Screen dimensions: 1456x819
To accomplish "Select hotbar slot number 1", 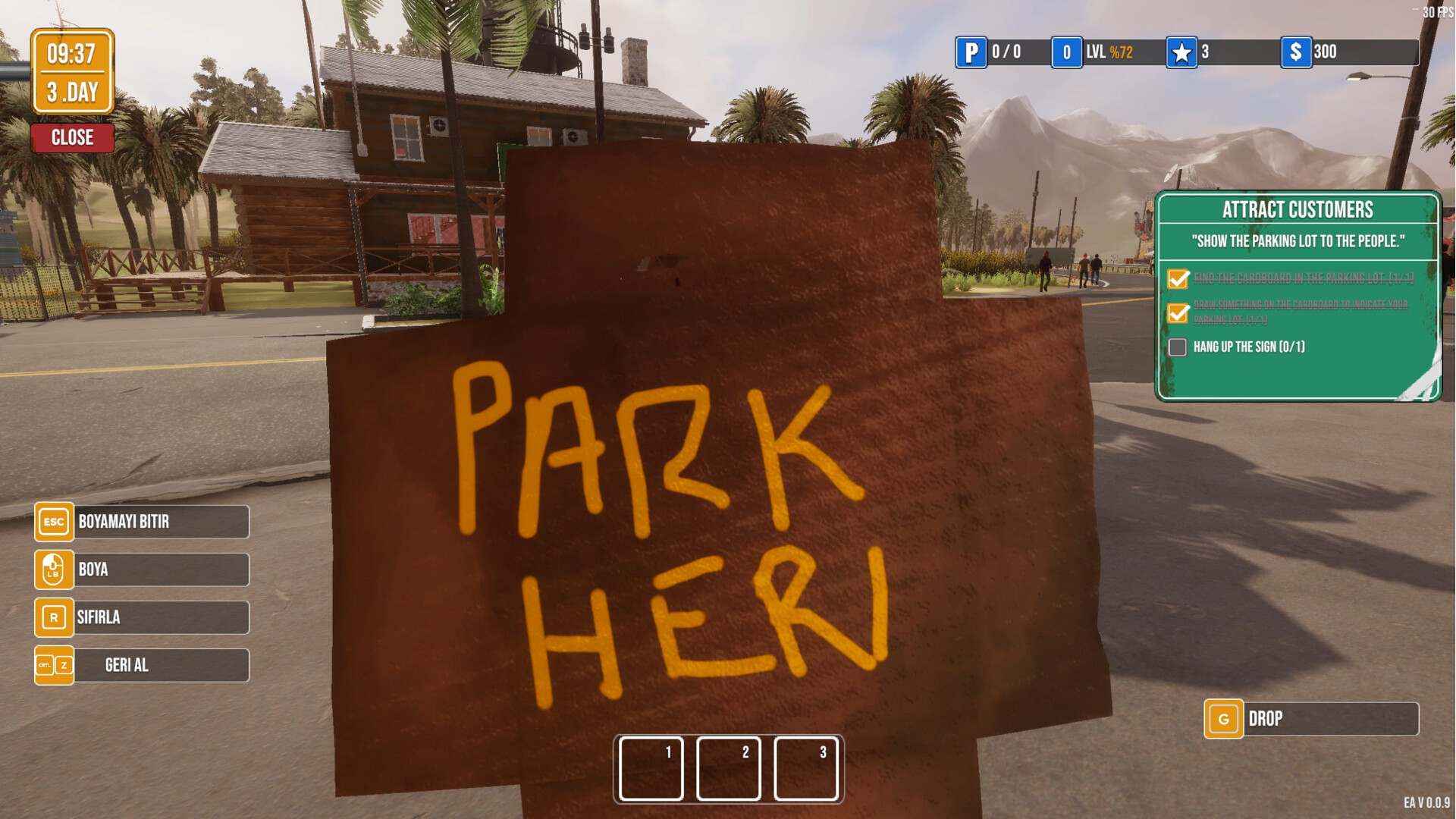I will click(x=651, y=768).
